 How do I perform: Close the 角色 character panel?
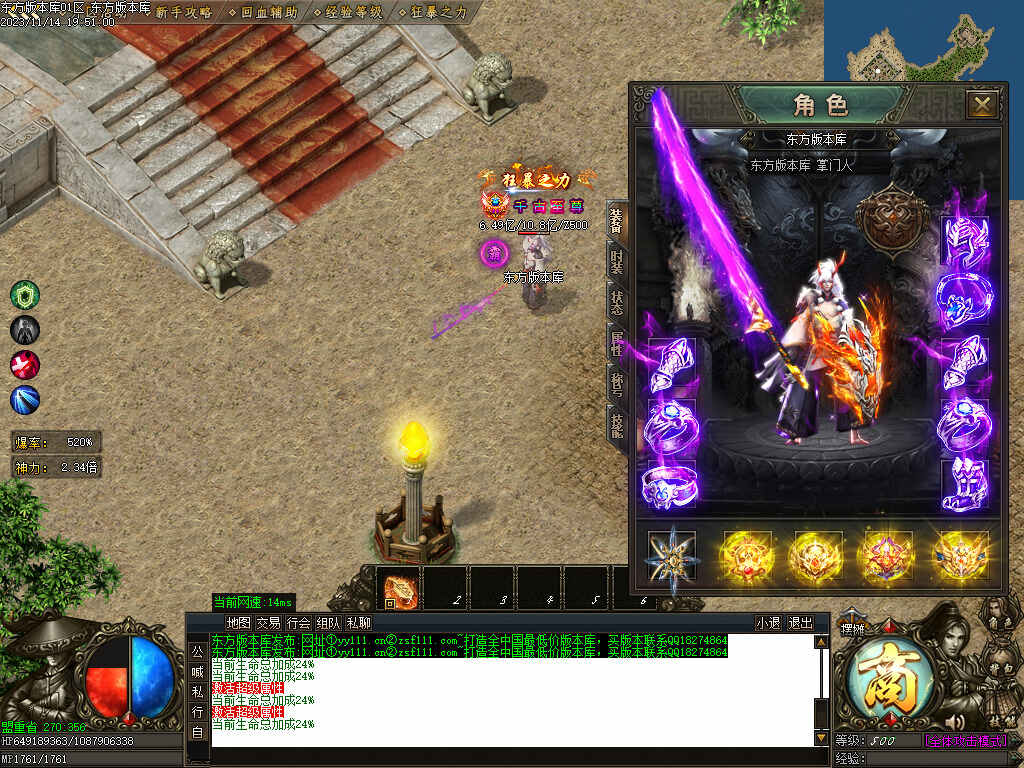click(982, 104)
